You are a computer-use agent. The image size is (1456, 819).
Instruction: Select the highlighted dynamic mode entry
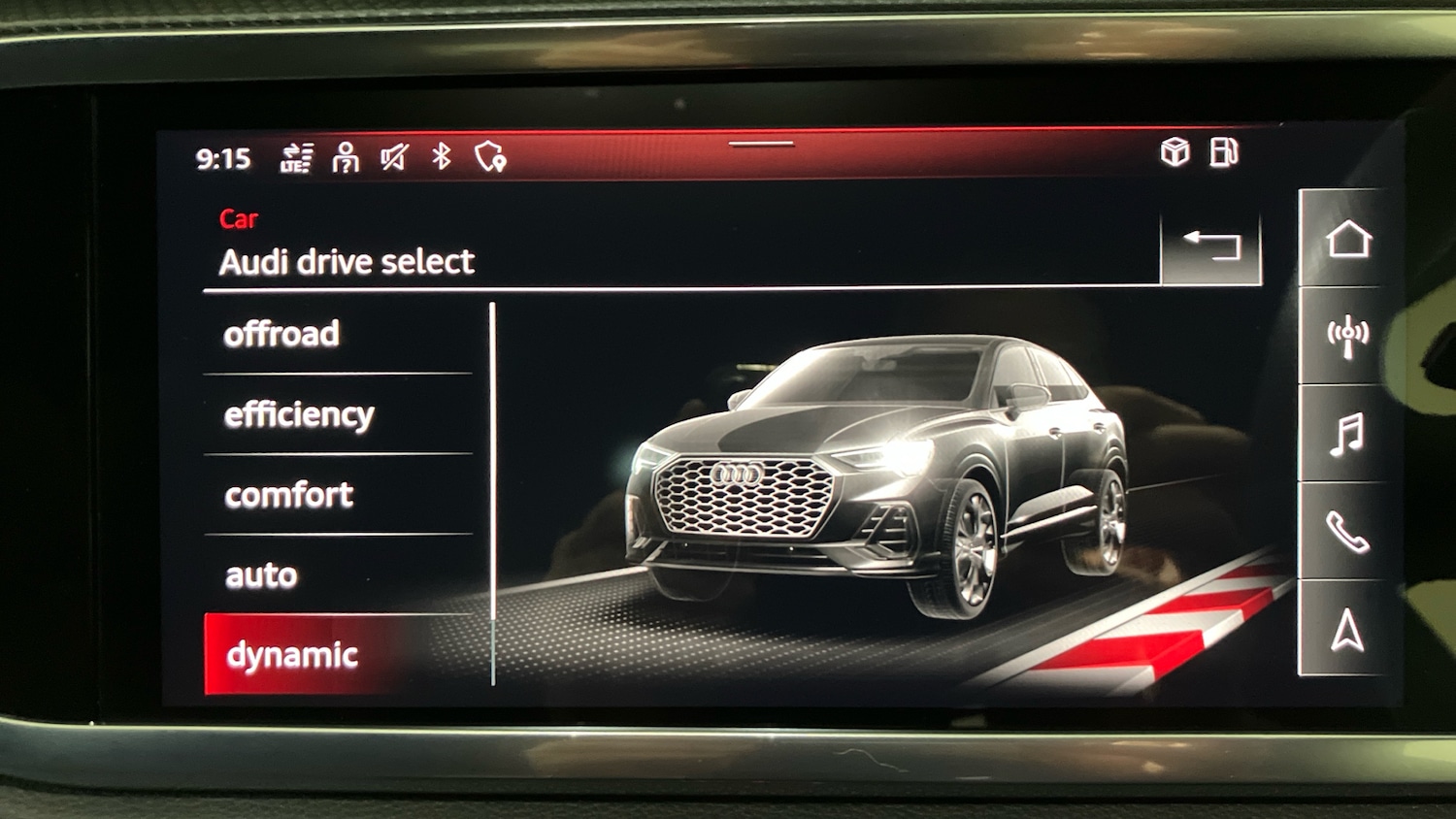pyautogui.click(x=291, y=653)
